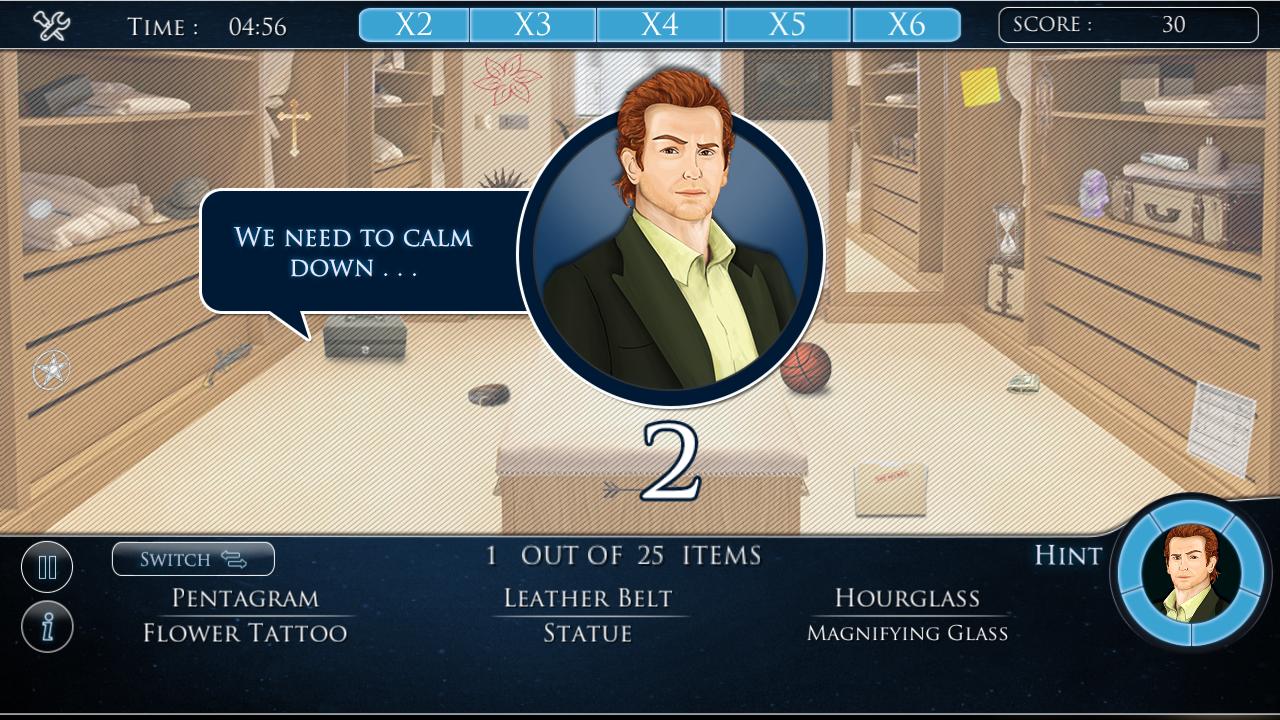Click the metal cash box on the shelf
The image size is (1280, 720).
click(367, 337)
